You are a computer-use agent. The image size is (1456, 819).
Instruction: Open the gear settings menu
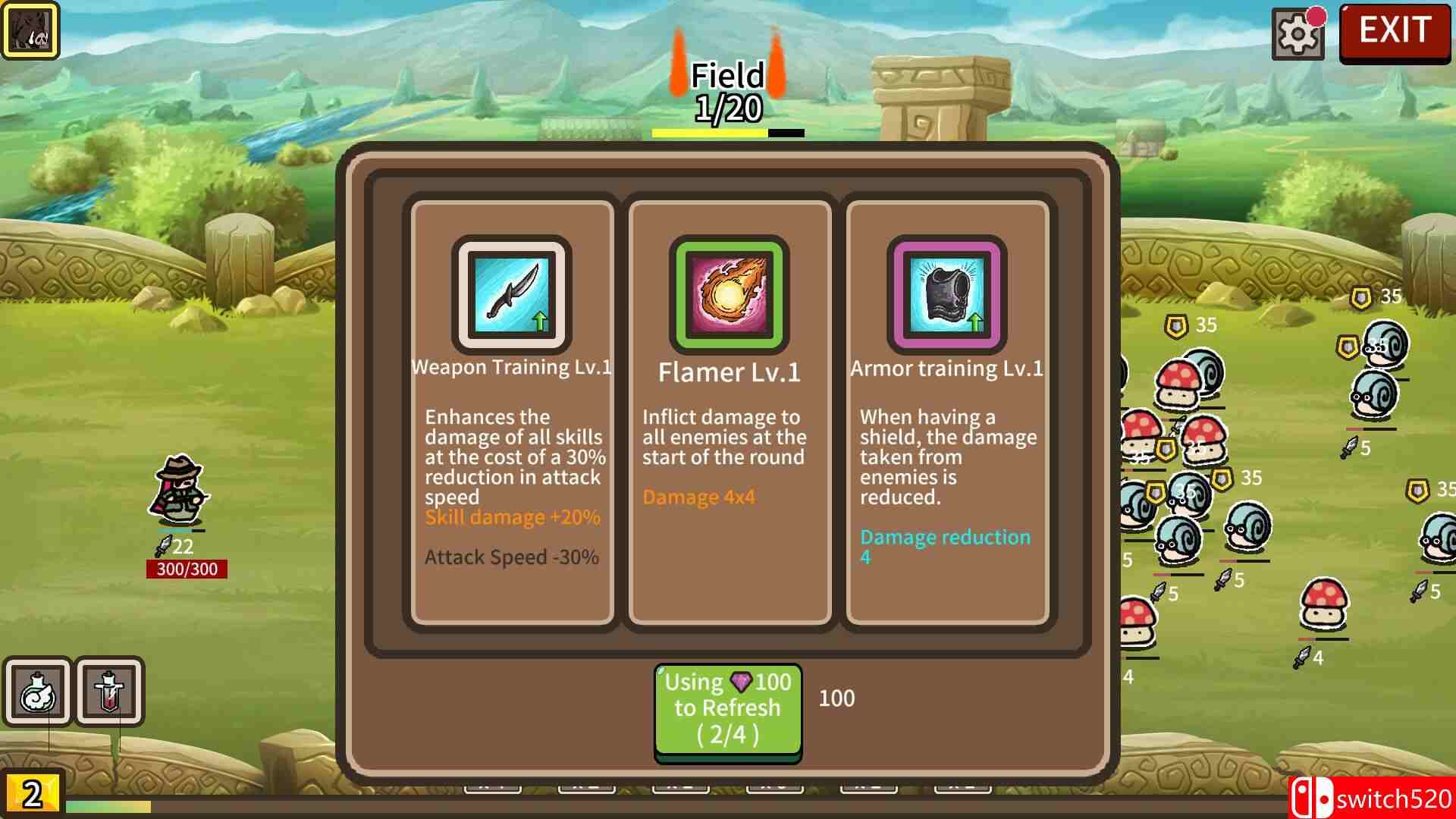click(x=1297, y=34)
